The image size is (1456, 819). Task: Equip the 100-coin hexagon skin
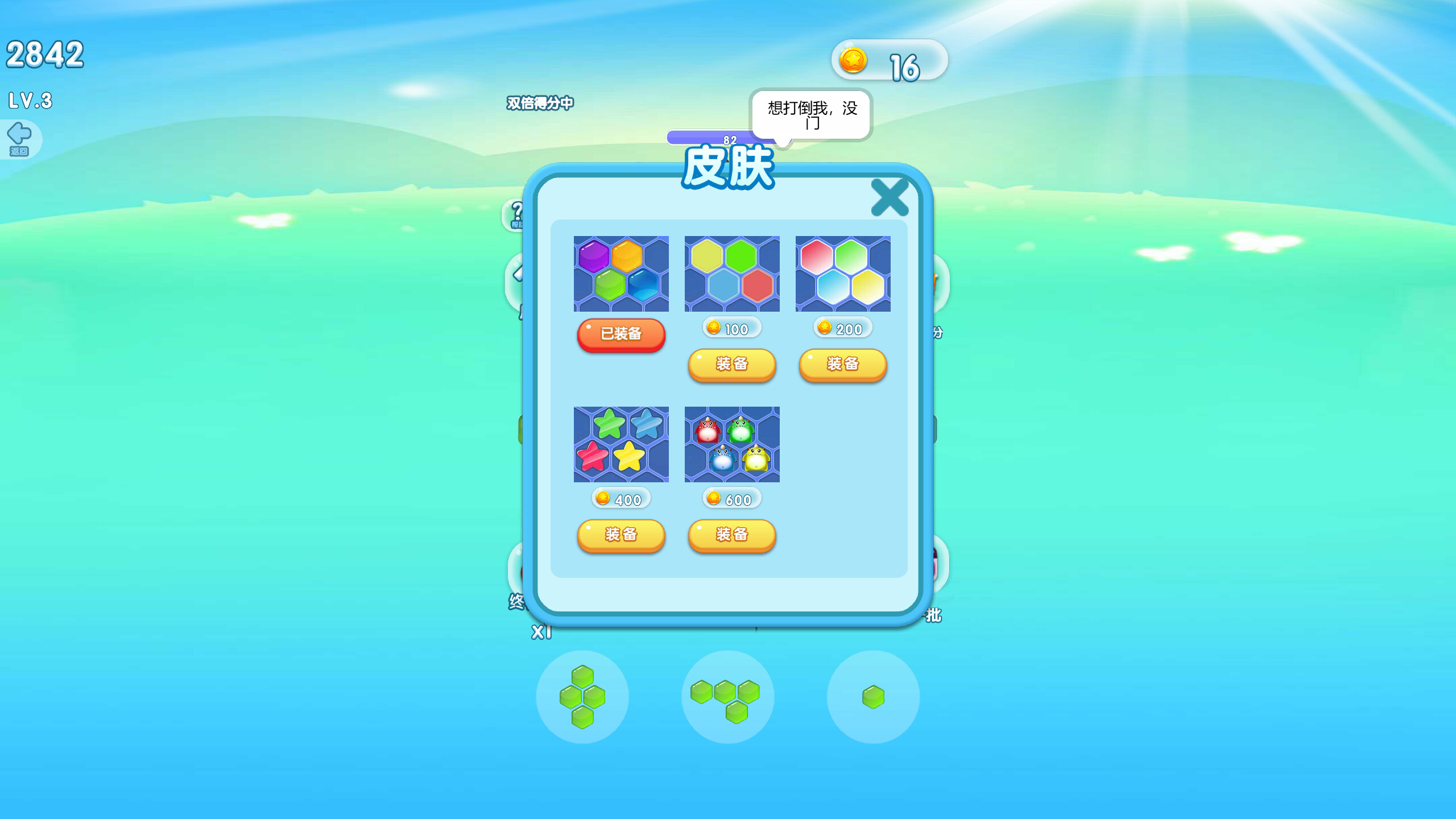pos(732,366)
